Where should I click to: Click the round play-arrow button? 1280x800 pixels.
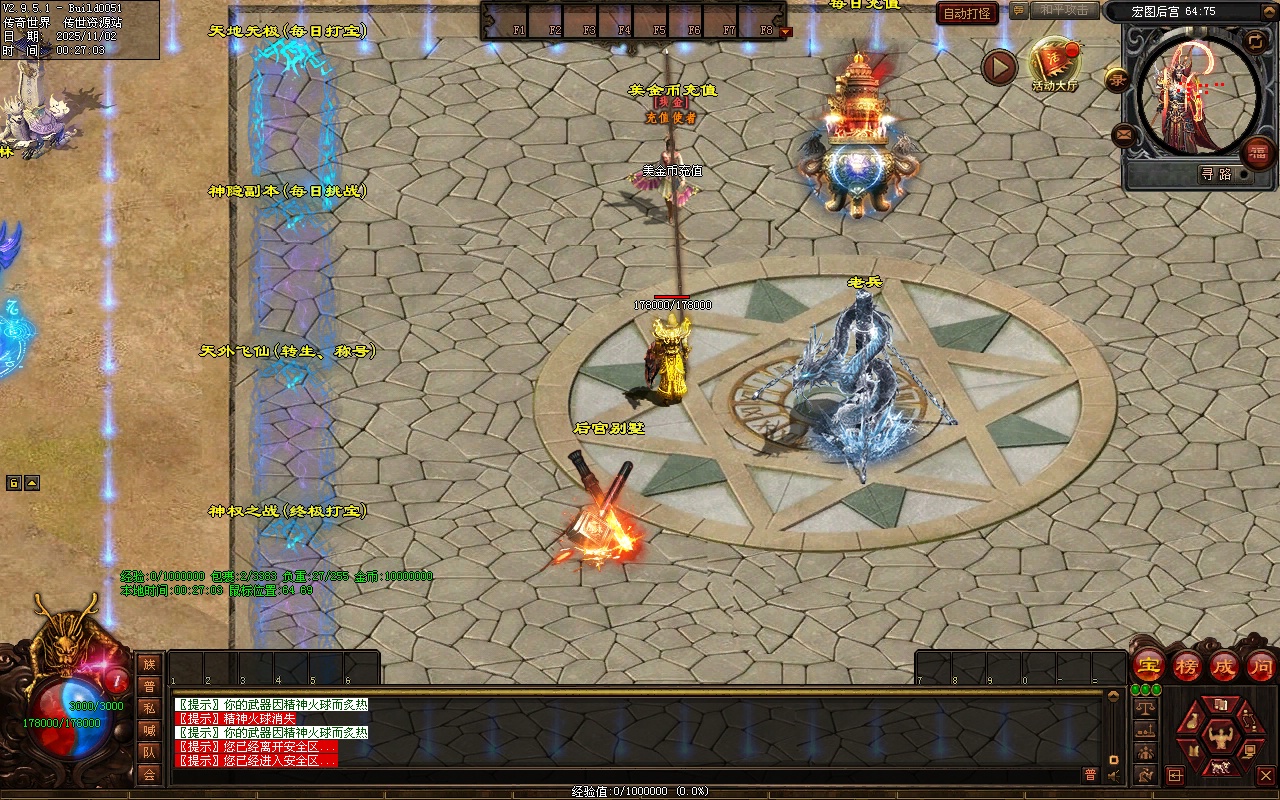click(998, 68)
